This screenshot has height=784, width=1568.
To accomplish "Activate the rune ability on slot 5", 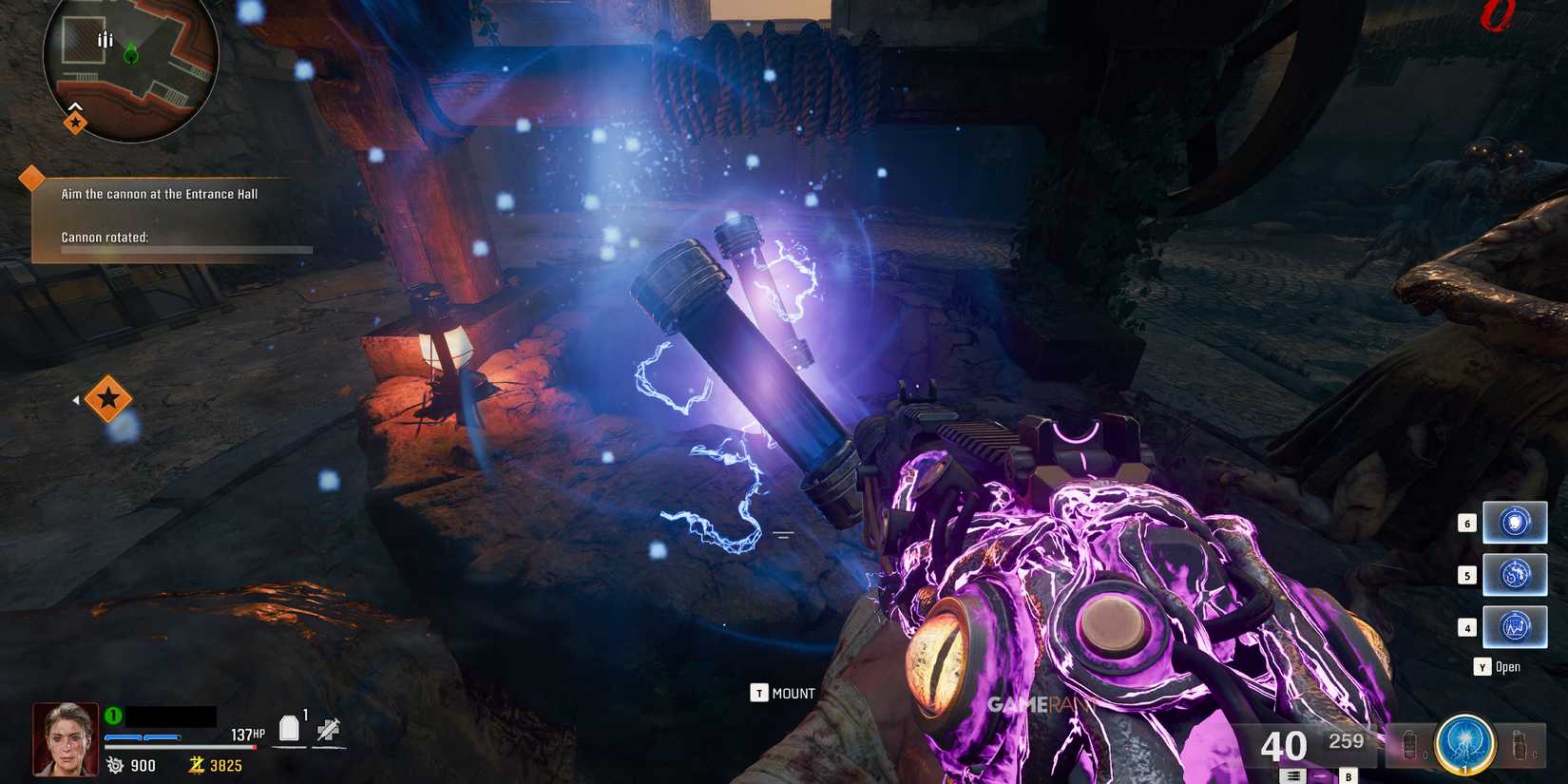I will coord(1515,574).
